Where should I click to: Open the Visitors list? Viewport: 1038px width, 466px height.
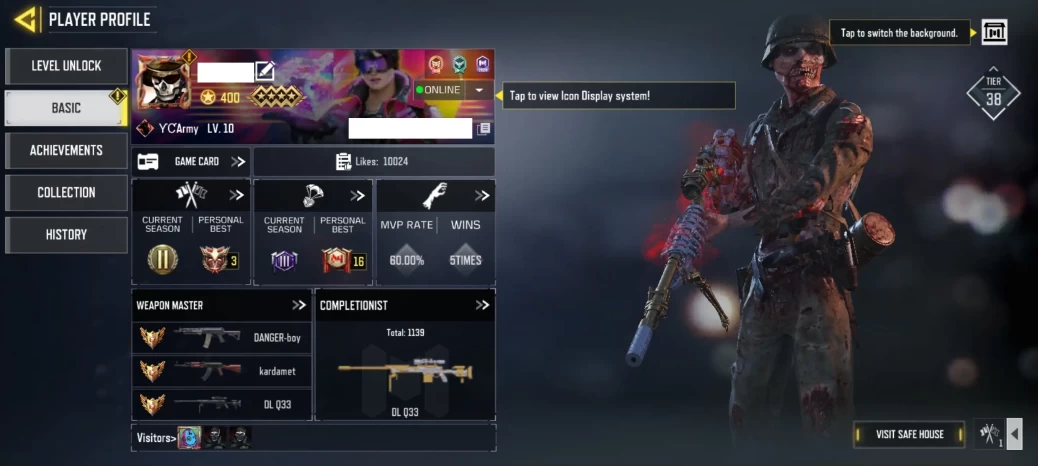tap(156, 437)
